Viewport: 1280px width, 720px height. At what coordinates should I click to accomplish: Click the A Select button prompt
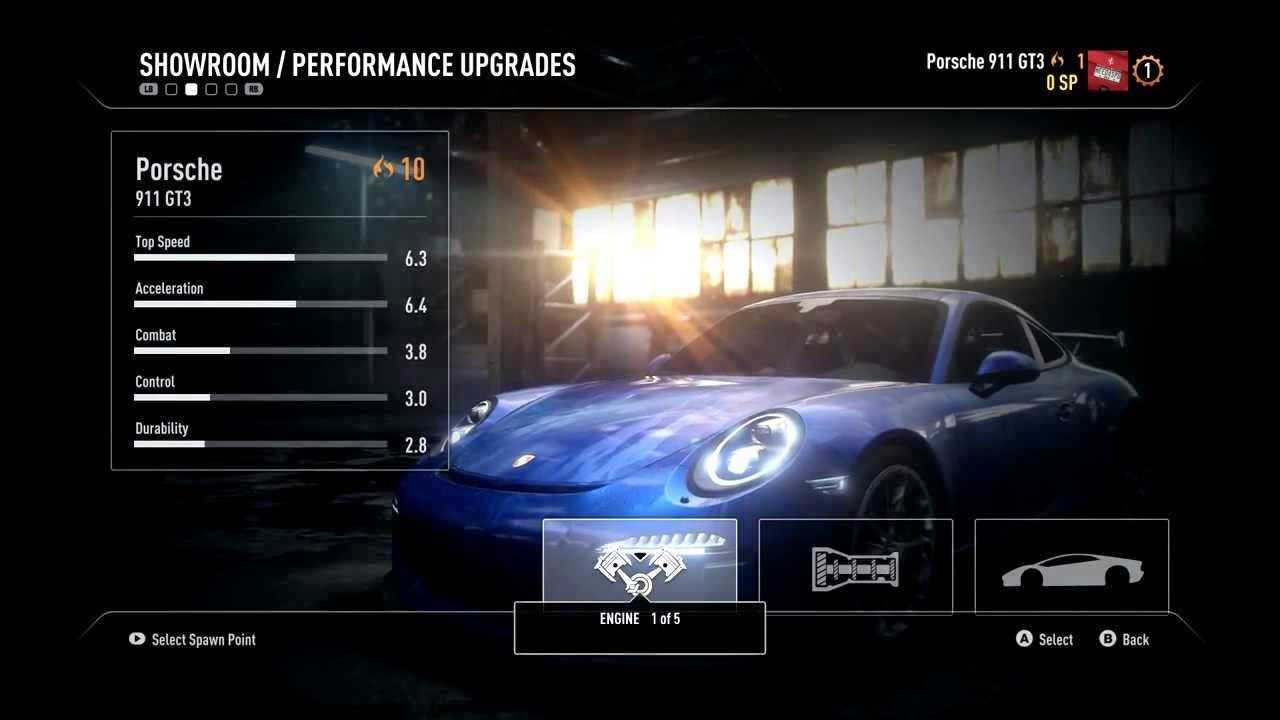coord(1043,639)
